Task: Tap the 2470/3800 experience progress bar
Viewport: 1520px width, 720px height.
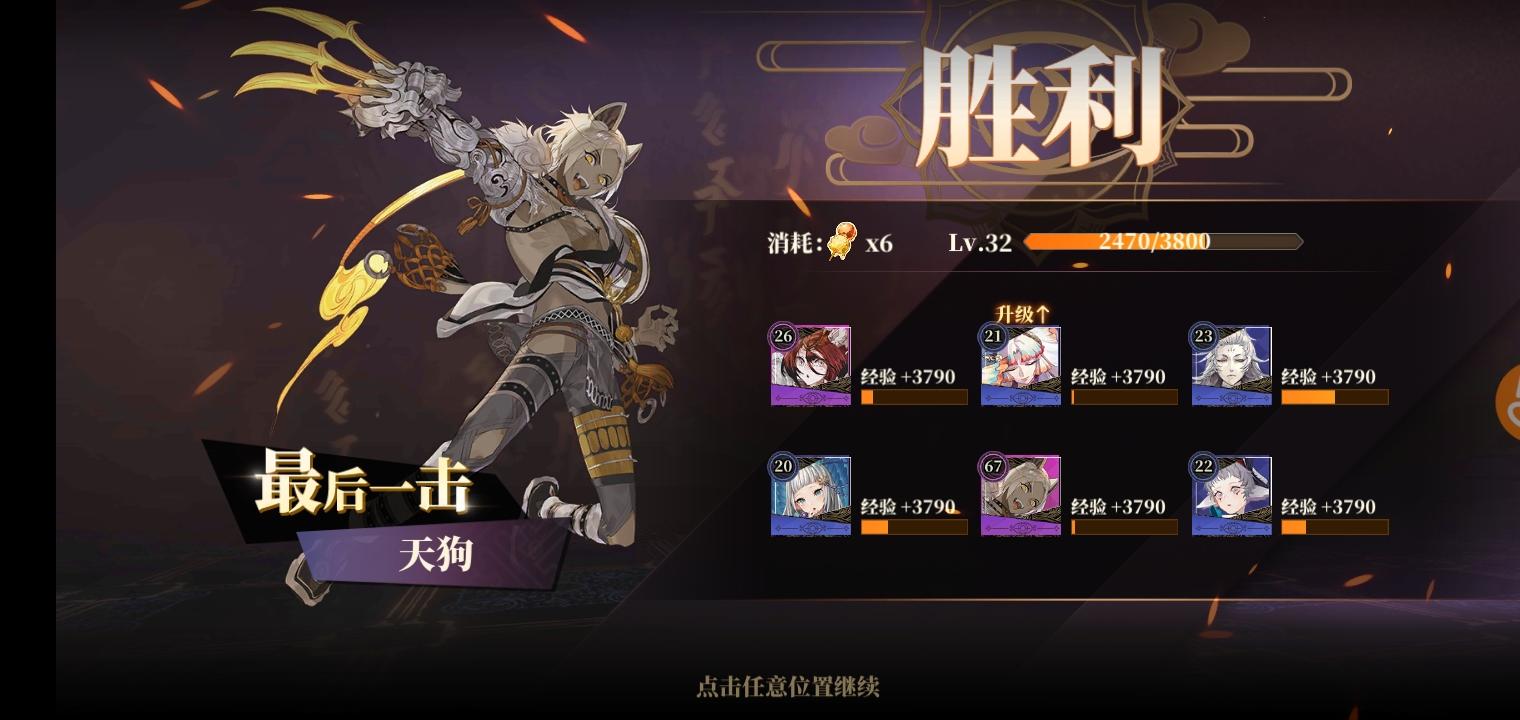Action: [1155, 241]
